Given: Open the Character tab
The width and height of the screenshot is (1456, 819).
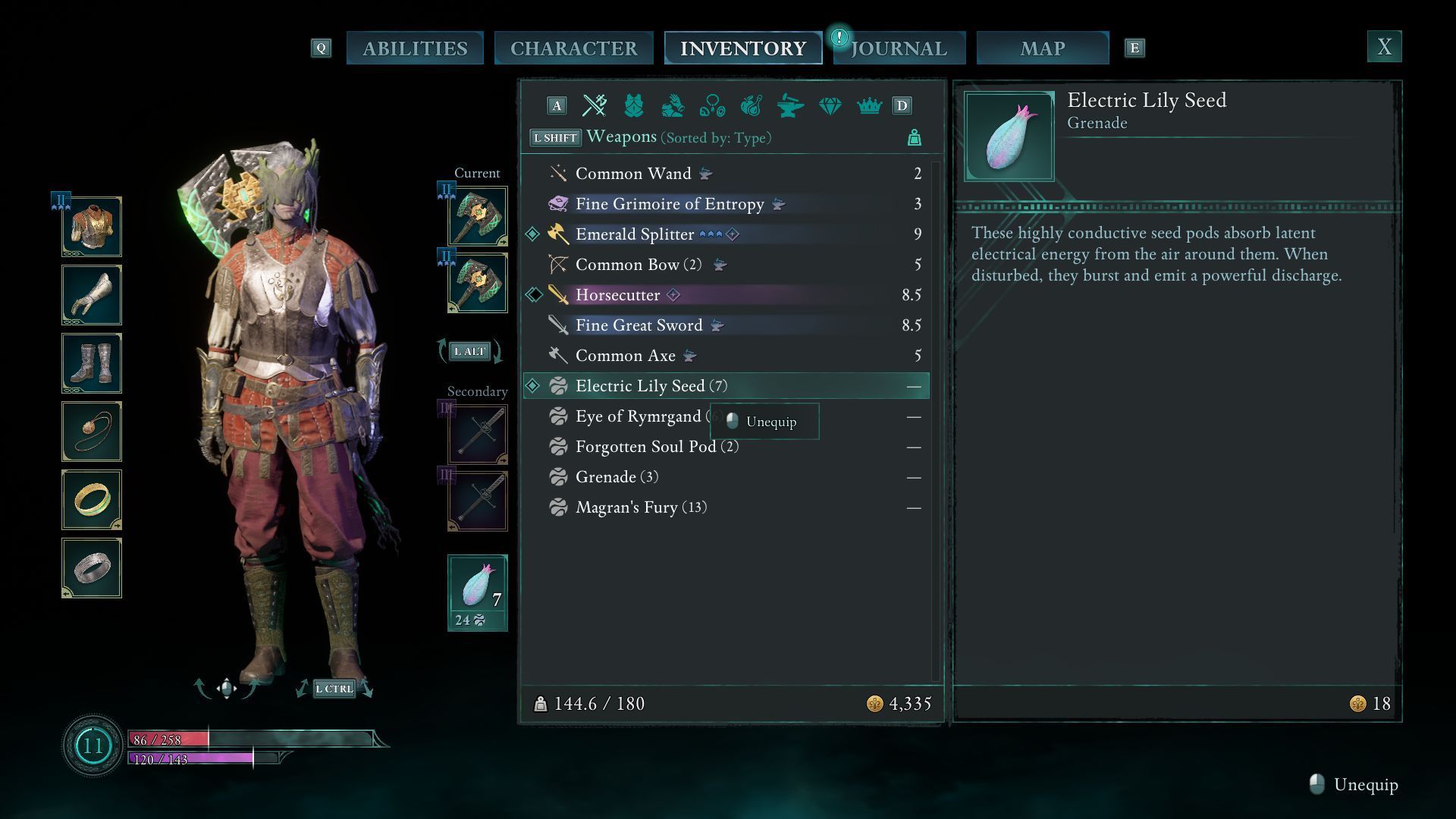Looking at the screenshot, I should (573, 49).
